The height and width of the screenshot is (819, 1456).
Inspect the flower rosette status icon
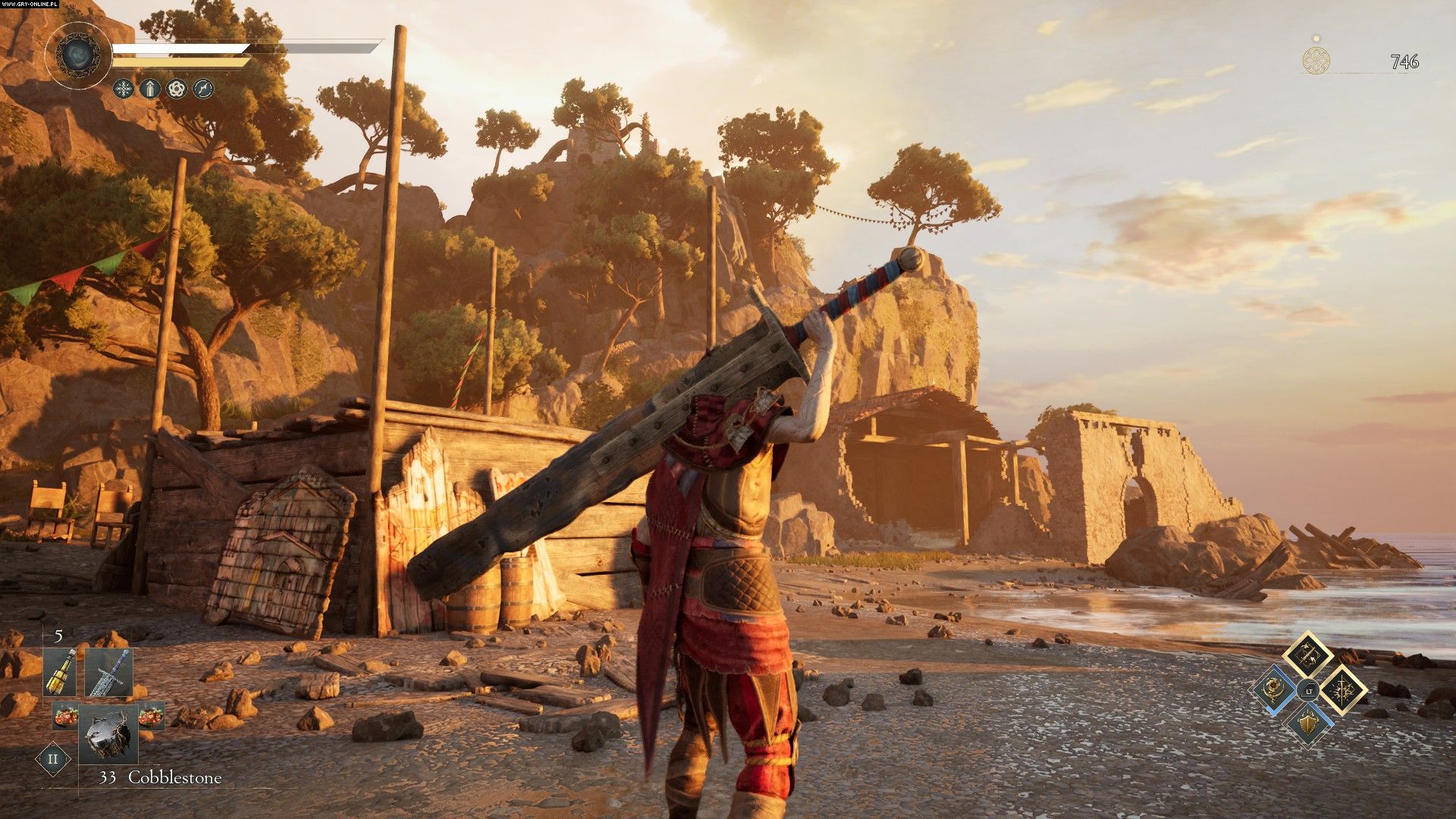coord(177,89)
